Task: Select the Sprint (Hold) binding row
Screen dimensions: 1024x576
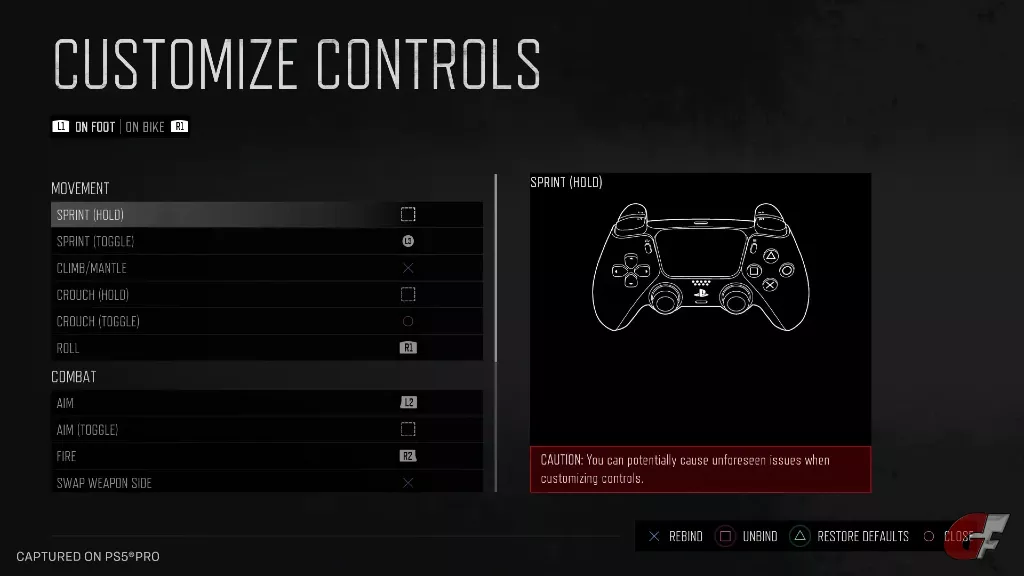Action: [x=266, y=215]
